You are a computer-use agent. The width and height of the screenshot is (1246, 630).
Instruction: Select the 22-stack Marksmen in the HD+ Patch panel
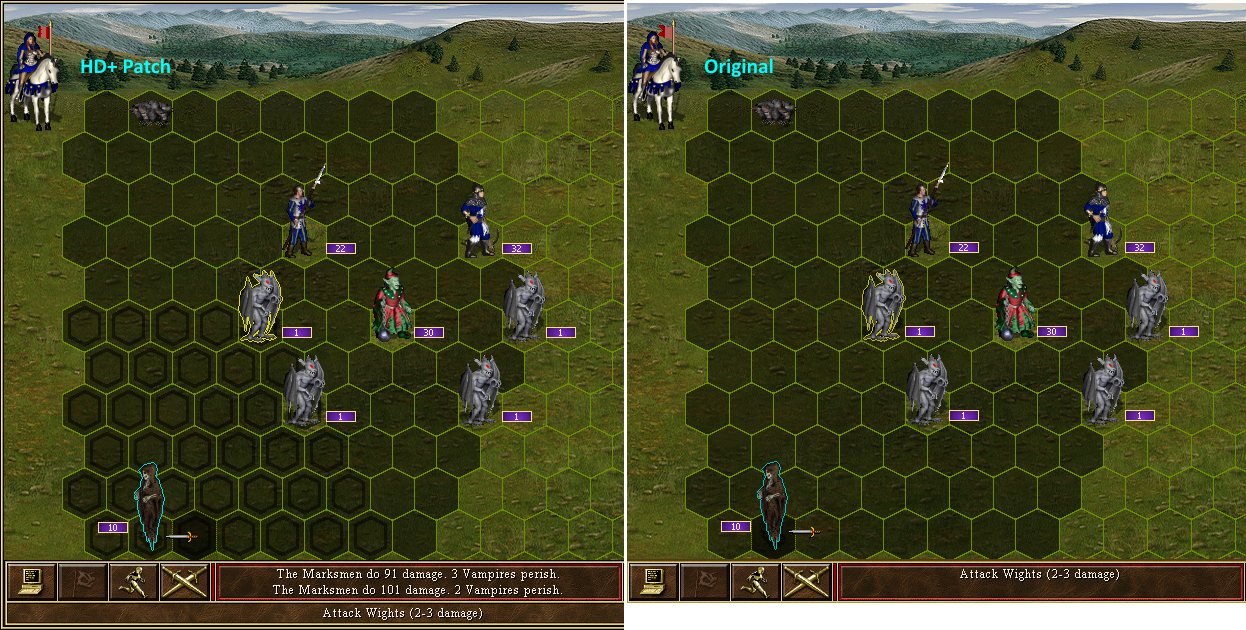click(301, 218)
